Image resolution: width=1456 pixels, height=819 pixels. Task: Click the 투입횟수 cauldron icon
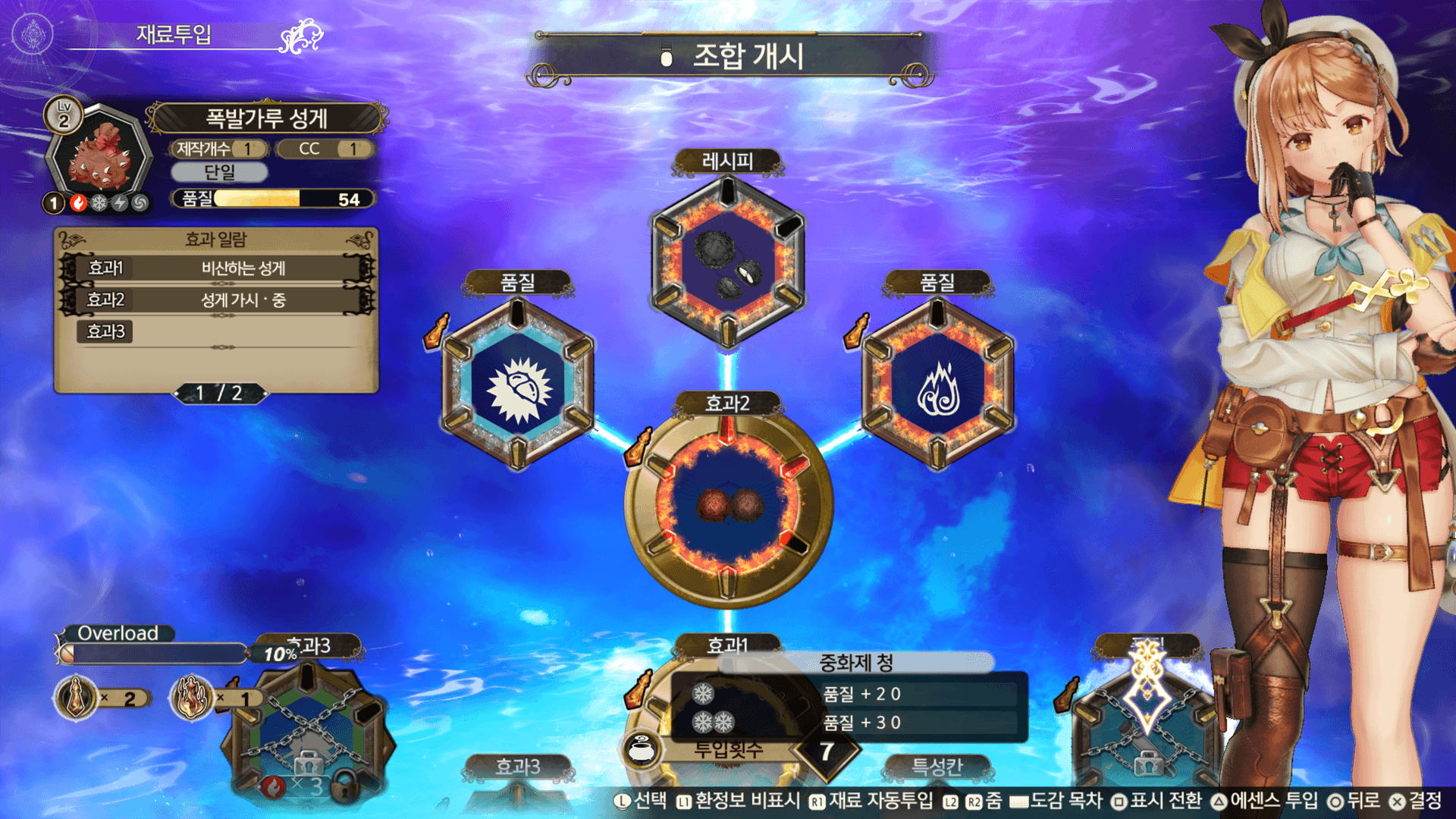(x=642, y=750)
